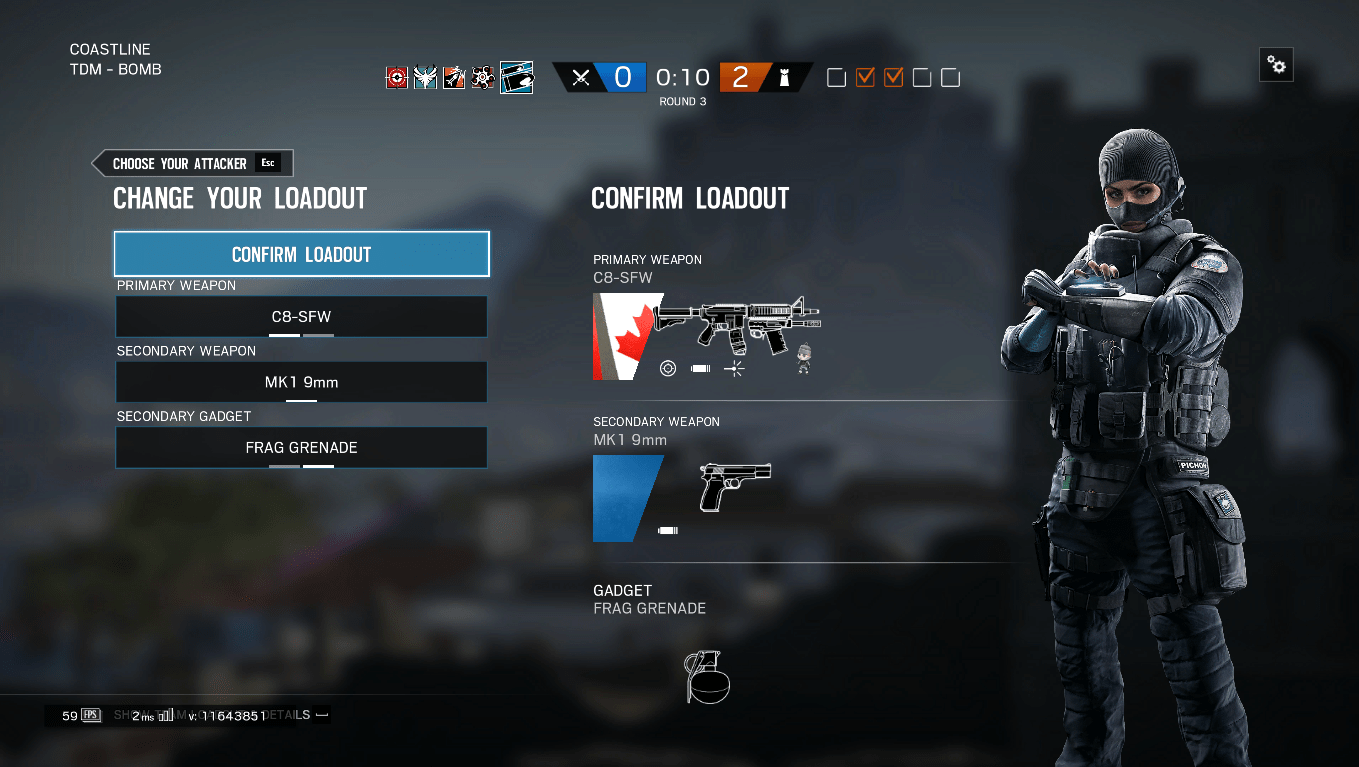
Task: Select the highlighted weapon skin portrait tab
Action: 517,77
